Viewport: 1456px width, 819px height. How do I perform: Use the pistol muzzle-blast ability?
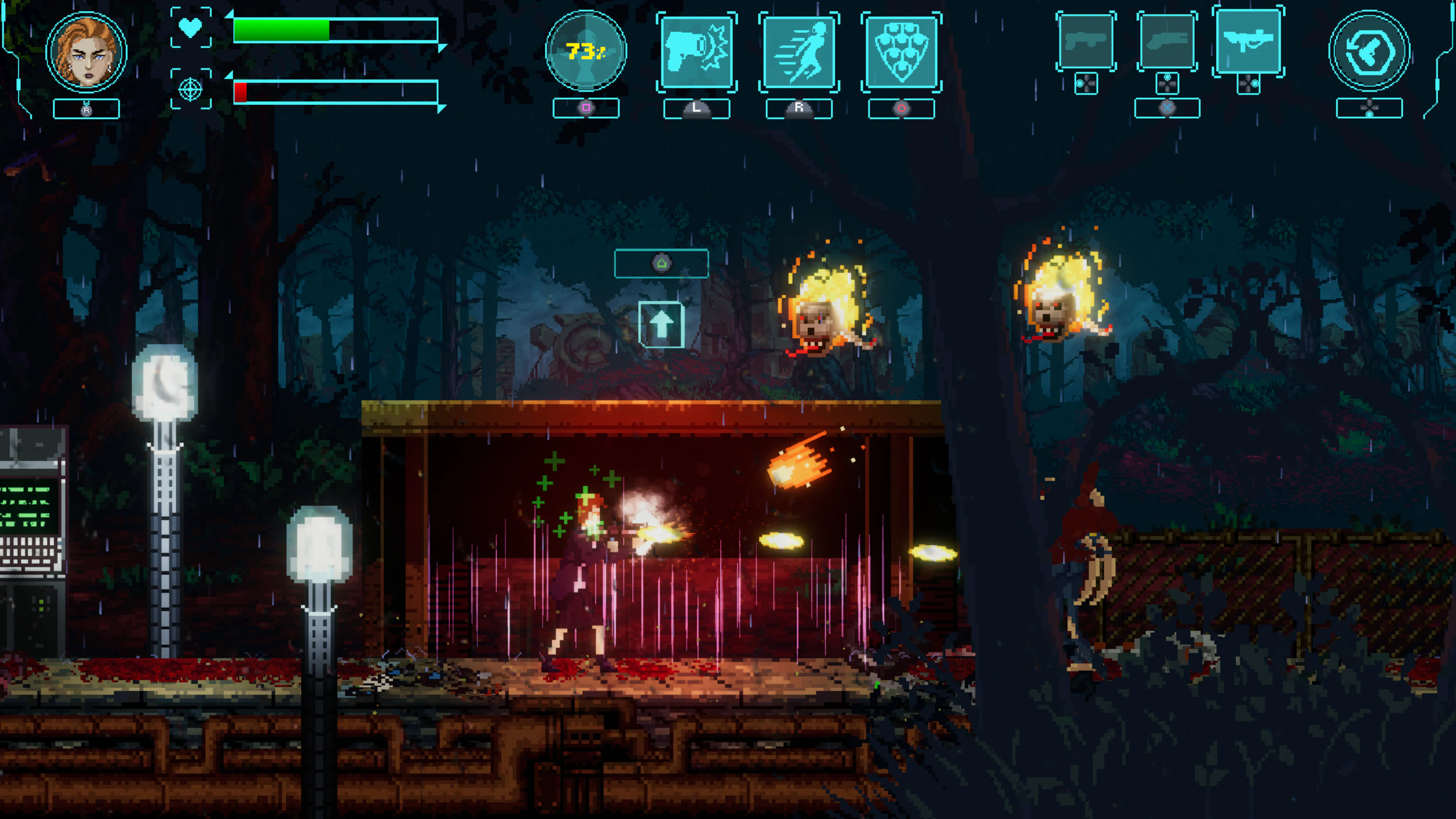(x=697, y=52)
